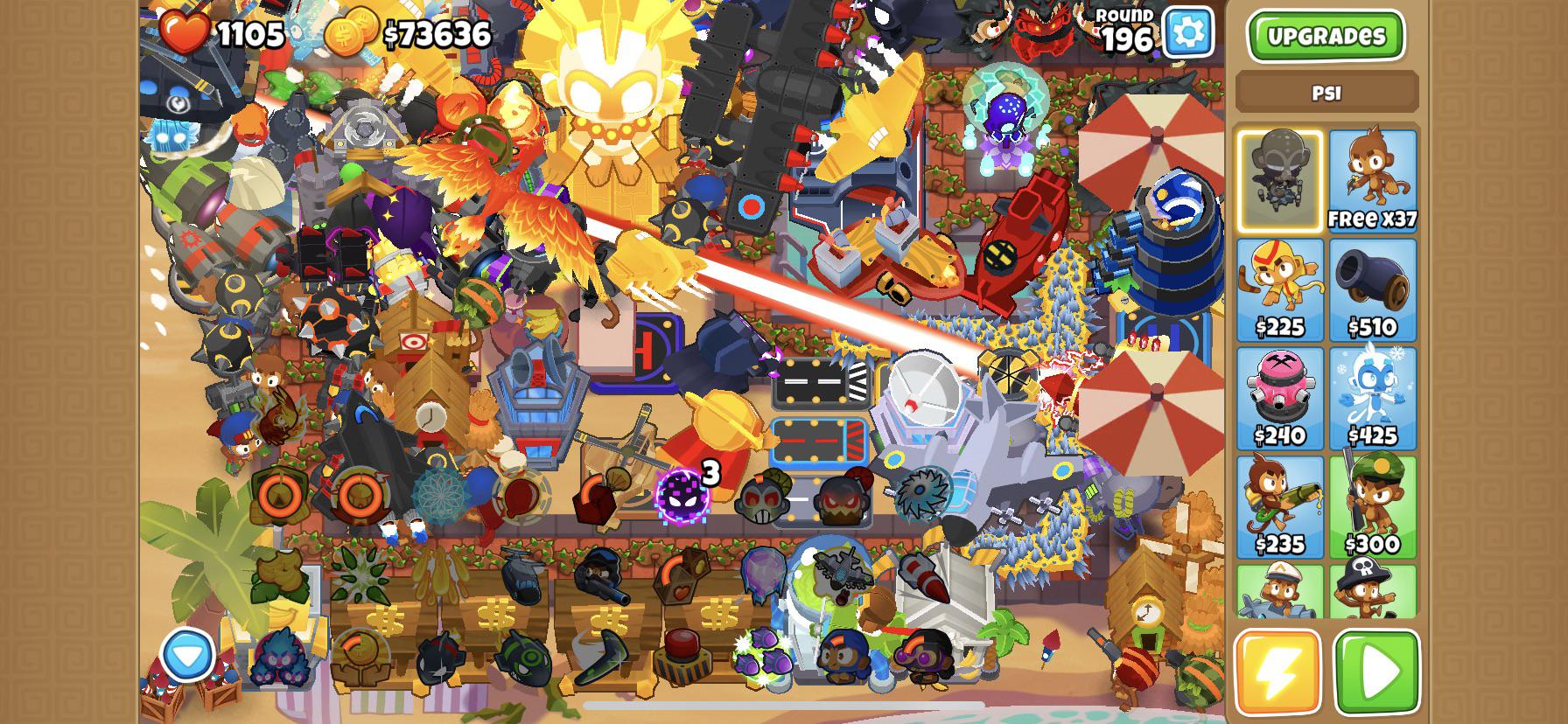
Task: Click the Upgrades button
Action: click(x=1326, y=37)
